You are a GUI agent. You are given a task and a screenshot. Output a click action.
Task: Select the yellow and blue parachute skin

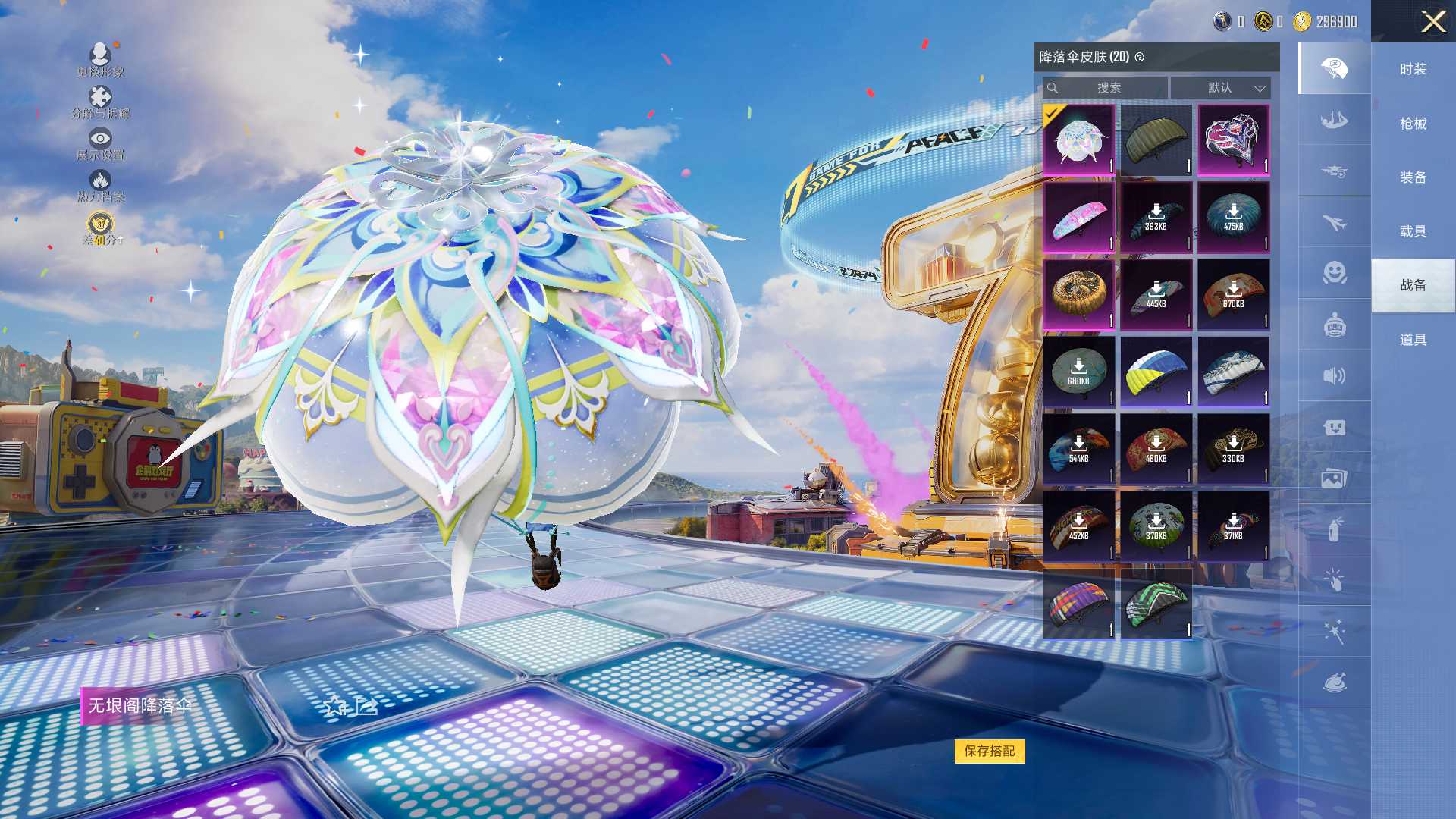click(1156, 372)
